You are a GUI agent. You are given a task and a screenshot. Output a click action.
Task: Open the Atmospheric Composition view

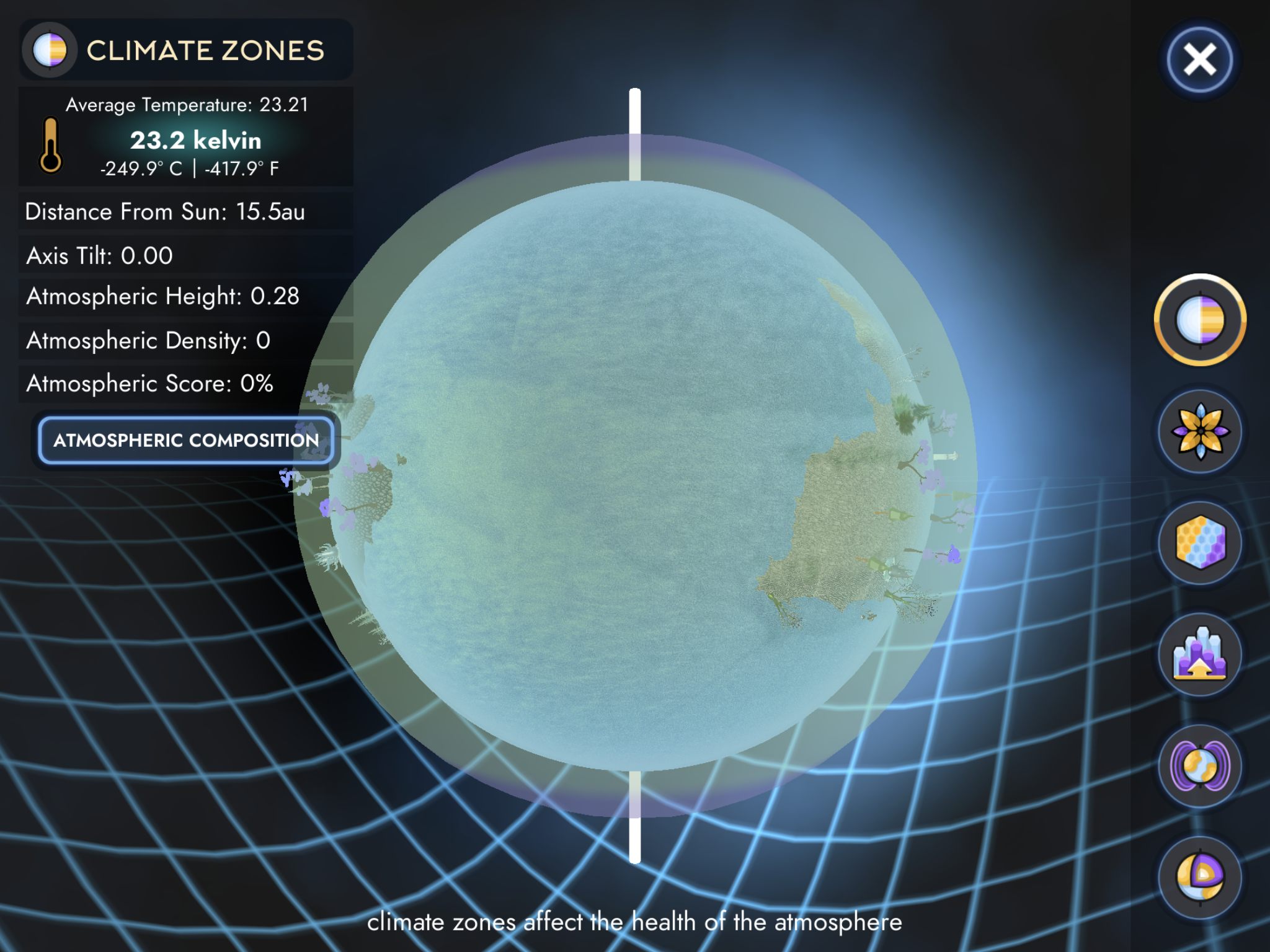pos(186,440)
